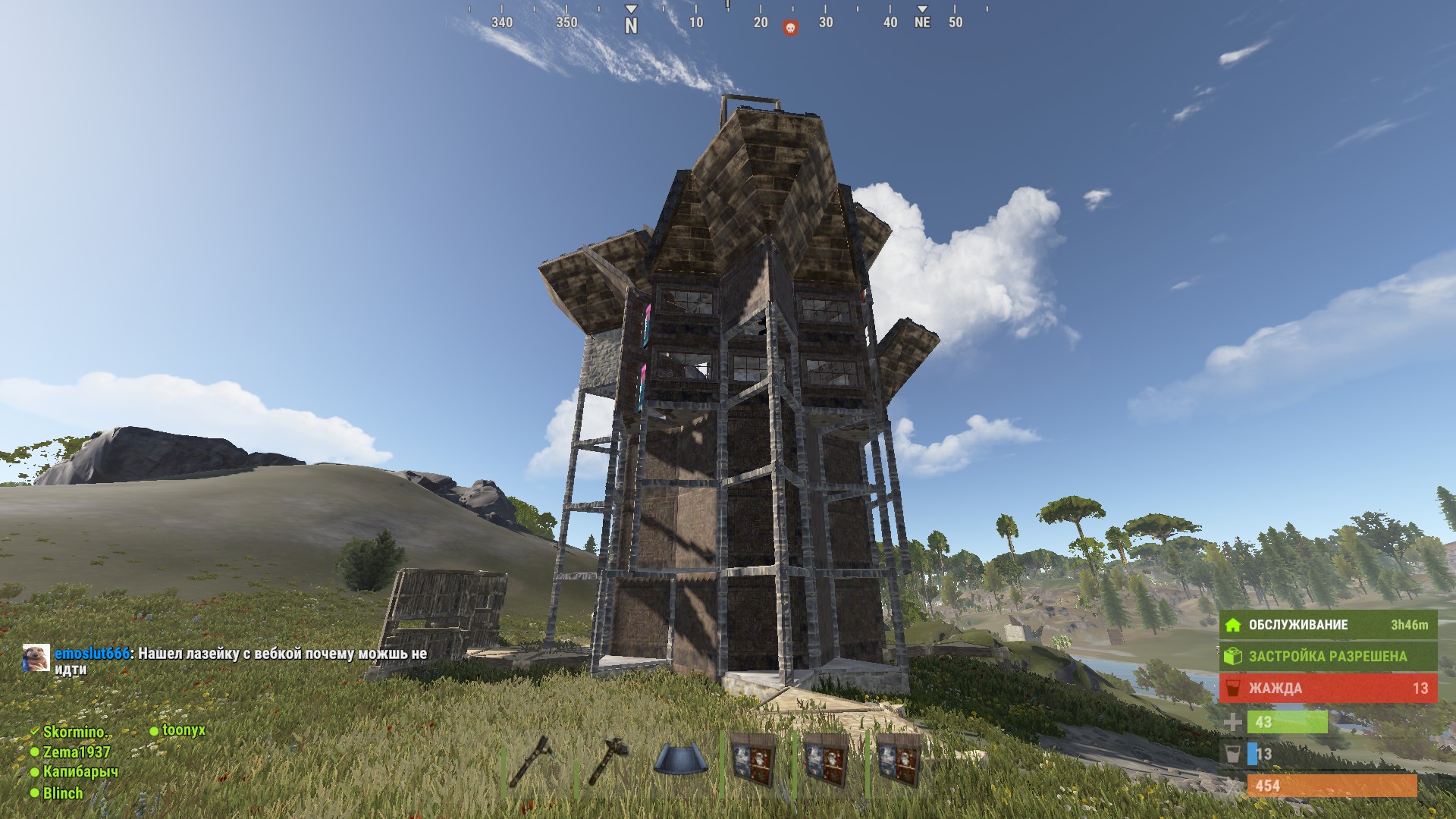Image resolution: width=1456 pixels, height=819 pixels.
Task: Select teammate Blinch in the team list
Action: pos(62,793)
